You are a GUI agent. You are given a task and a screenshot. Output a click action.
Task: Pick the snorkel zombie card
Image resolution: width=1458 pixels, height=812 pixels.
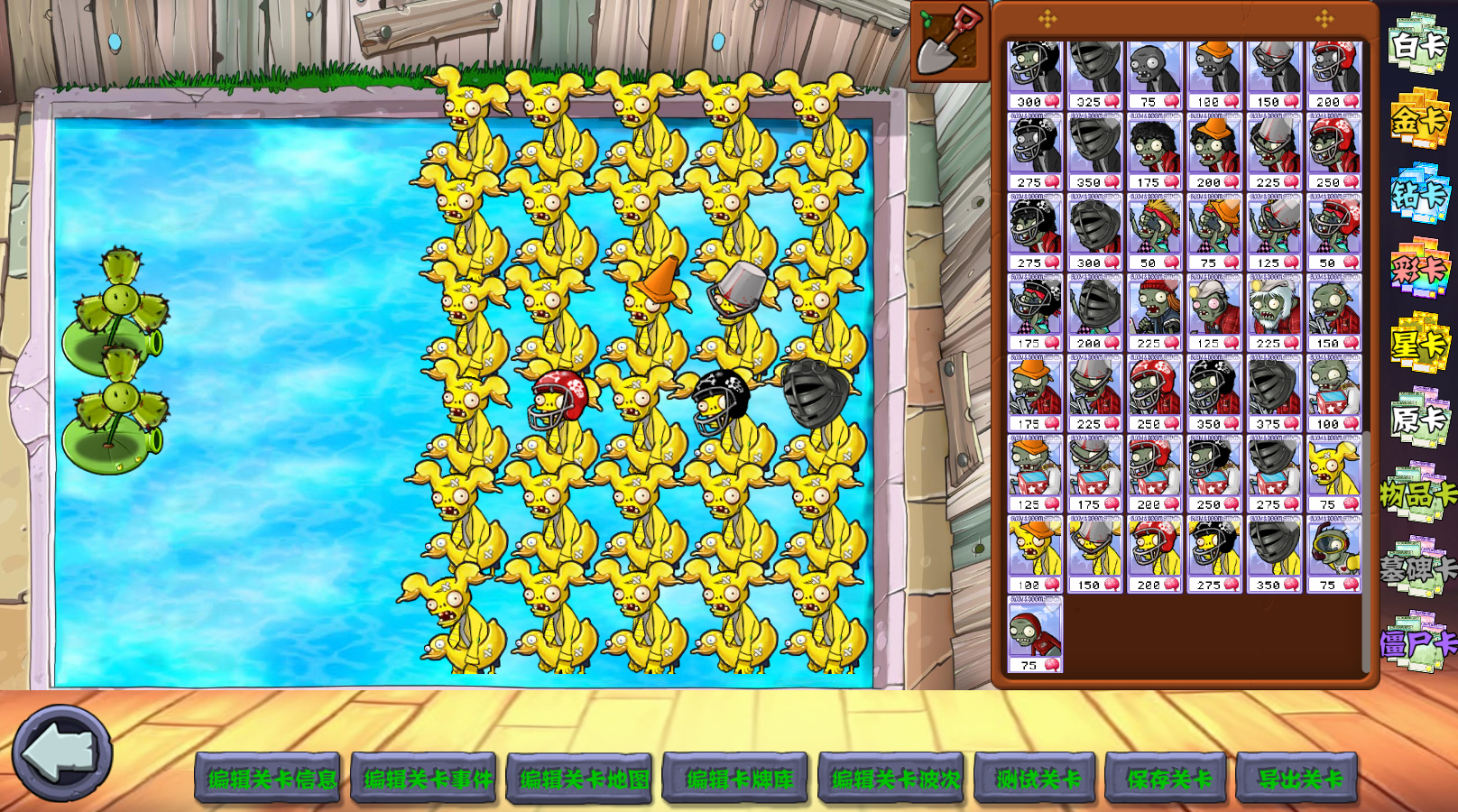(1333, 553)
